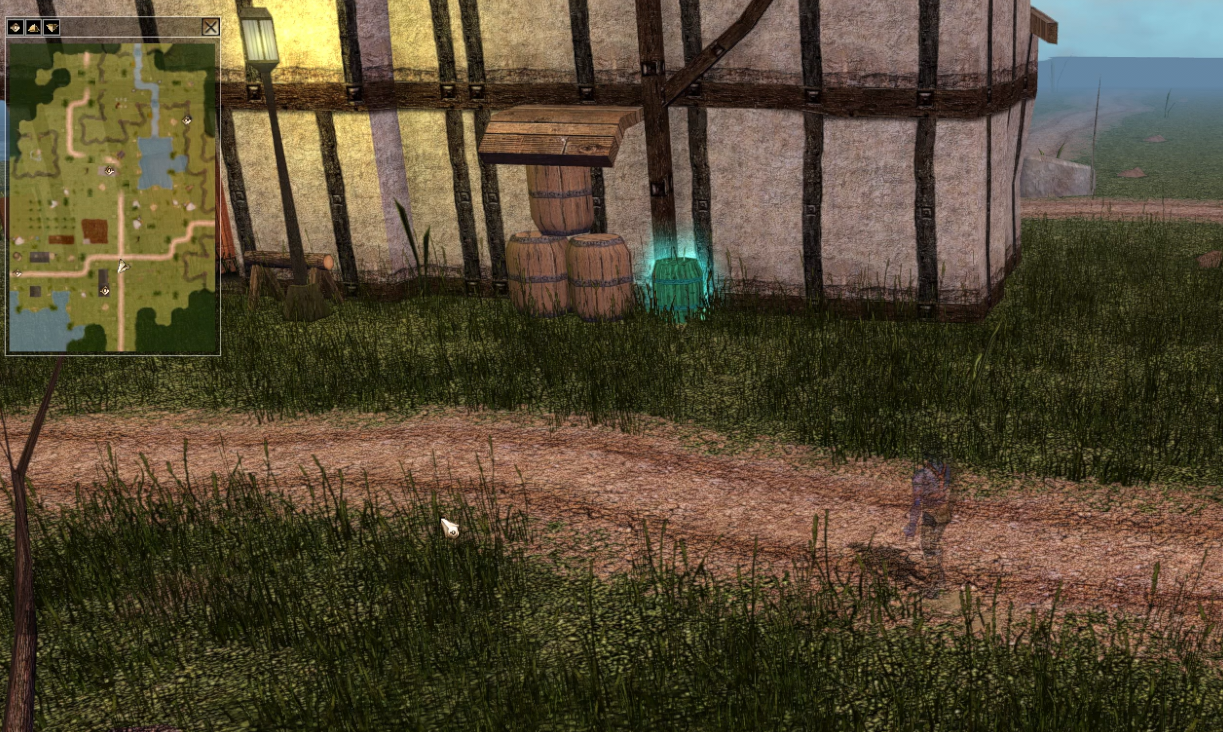
Task: Click the diamond pin button on minimap header
Action: [x=15, y=27]
